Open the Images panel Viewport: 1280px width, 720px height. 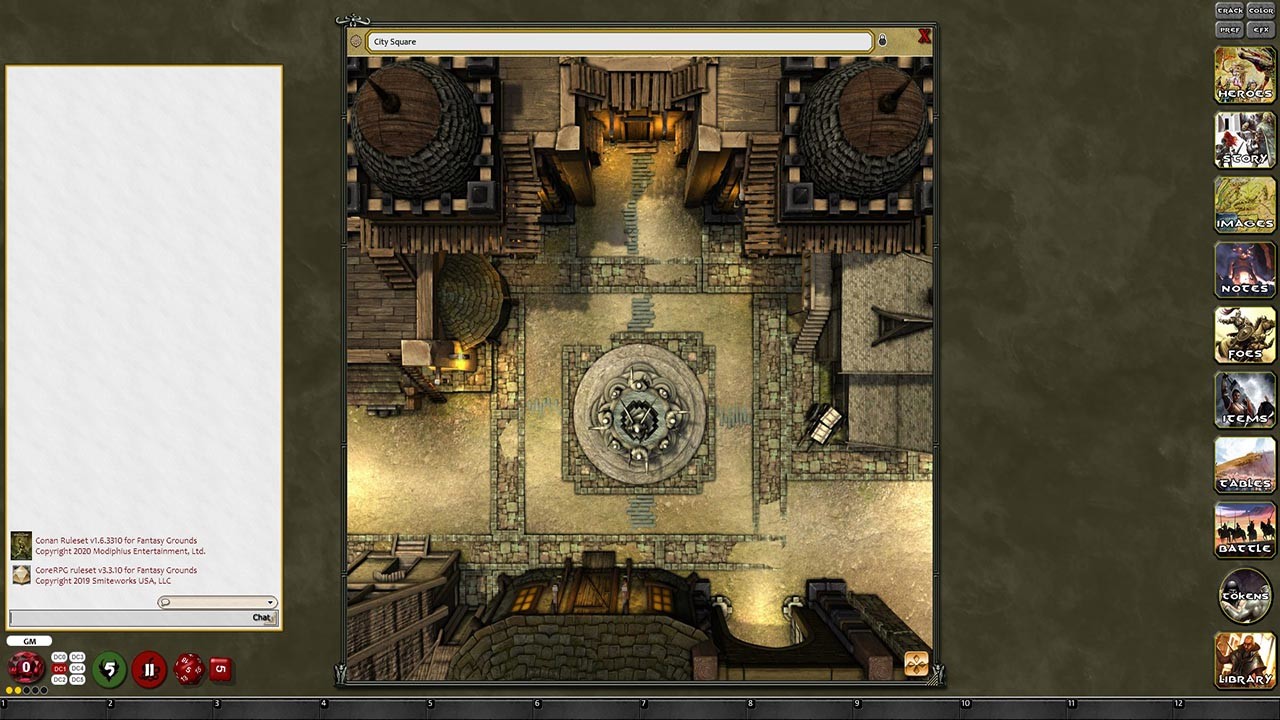(1244, 205)
